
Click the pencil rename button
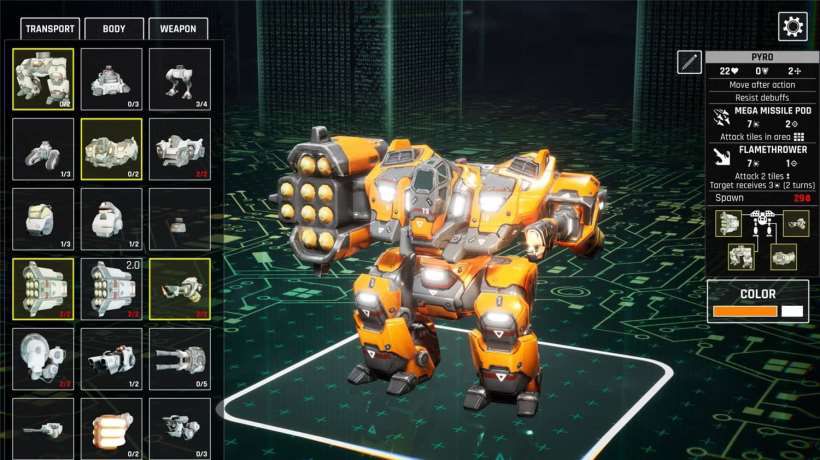[689, 62]
